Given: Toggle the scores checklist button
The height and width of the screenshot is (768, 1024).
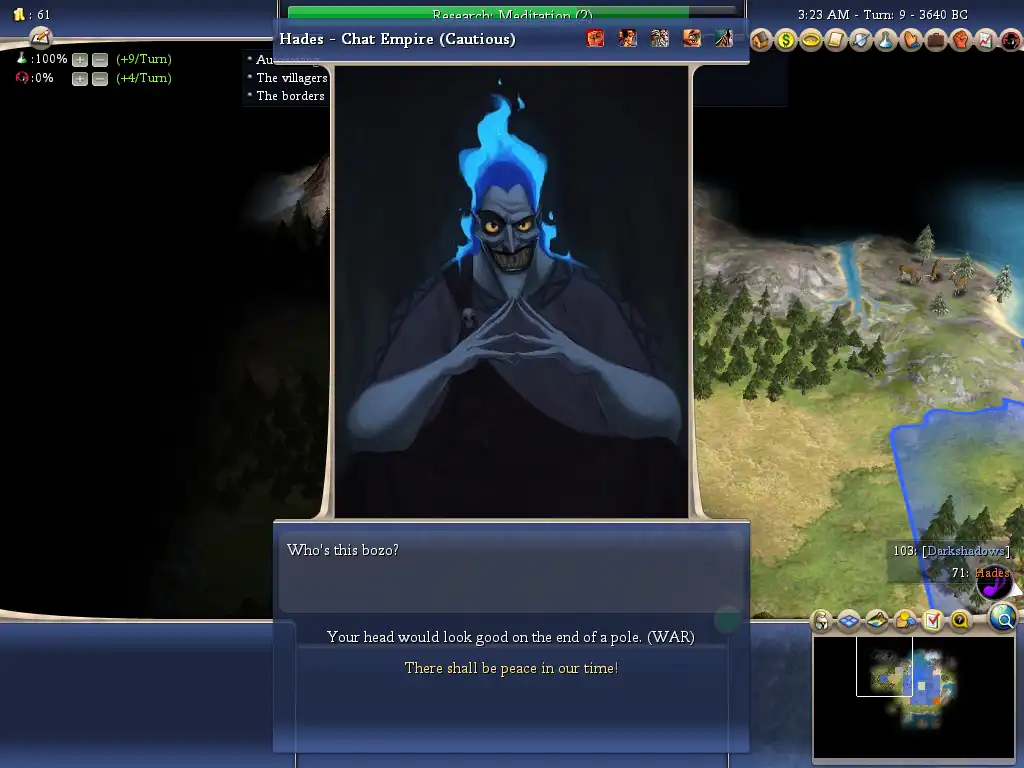Looking at the screenshot, I should (x=932, y=621).
